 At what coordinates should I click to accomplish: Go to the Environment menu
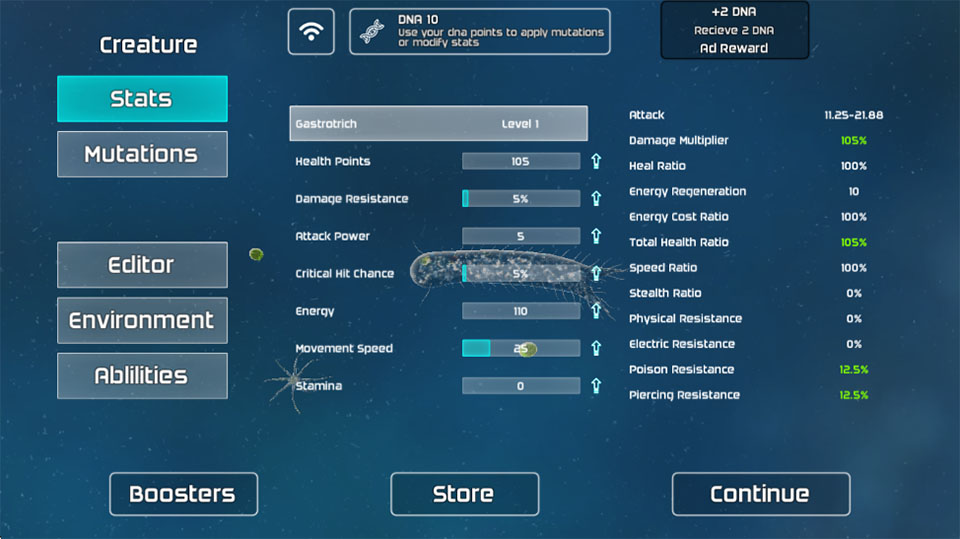tap(142, 320)
